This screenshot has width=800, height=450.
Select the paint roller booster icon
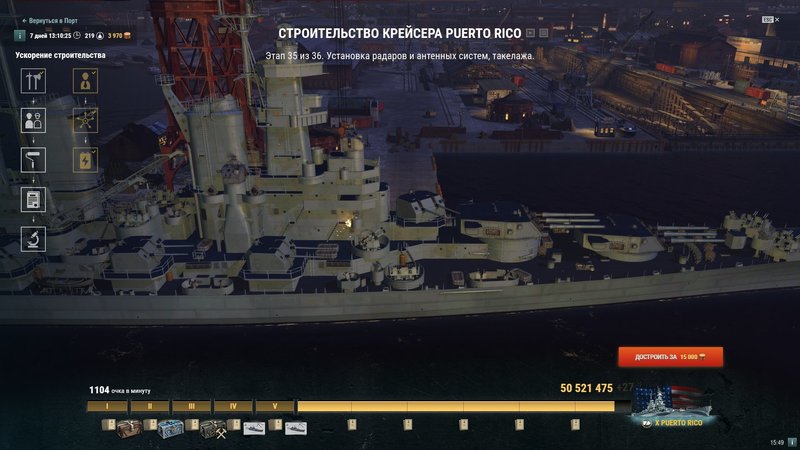[34, 160]
